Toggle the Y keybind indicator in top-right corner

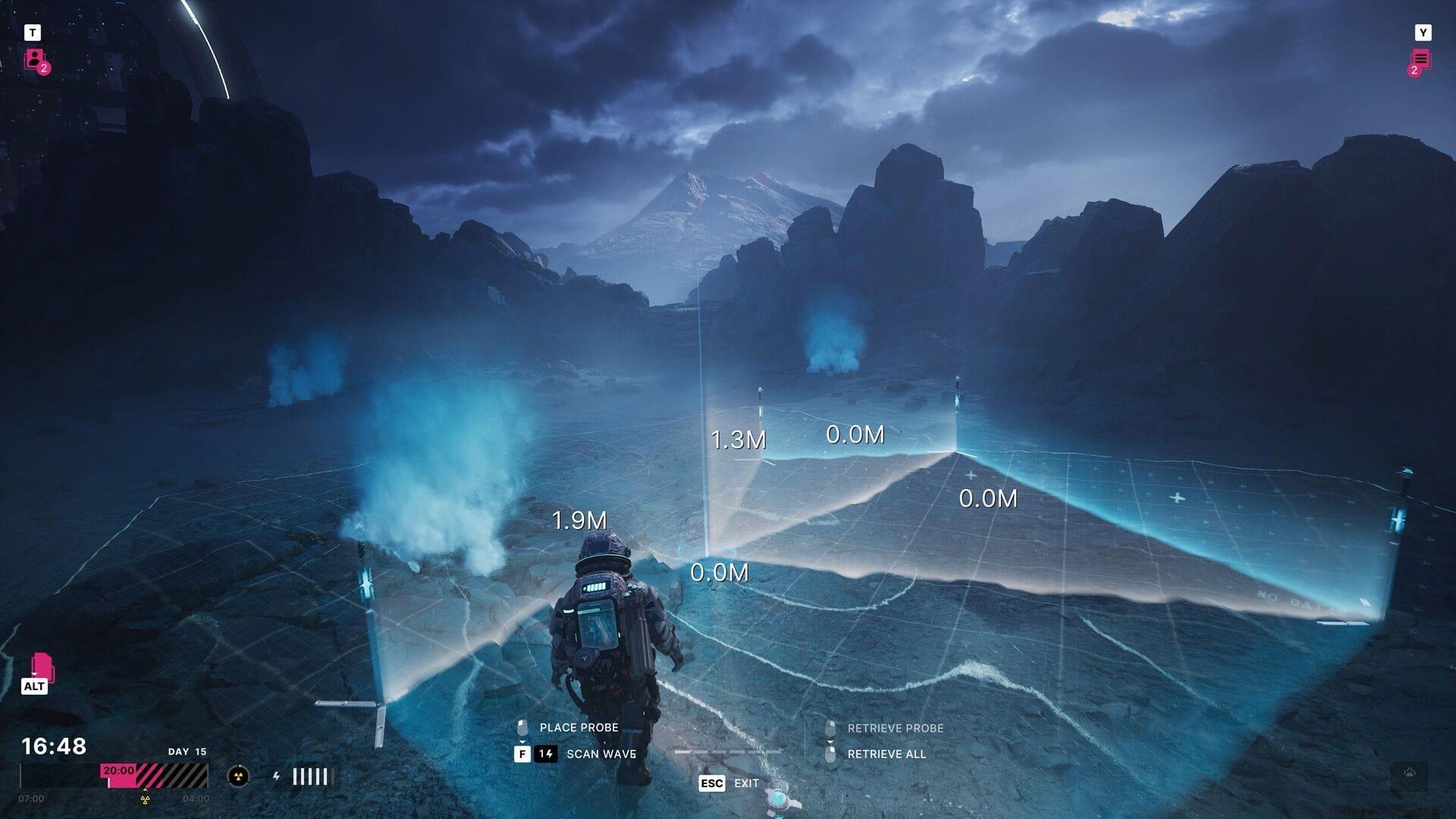(1423, 32)
